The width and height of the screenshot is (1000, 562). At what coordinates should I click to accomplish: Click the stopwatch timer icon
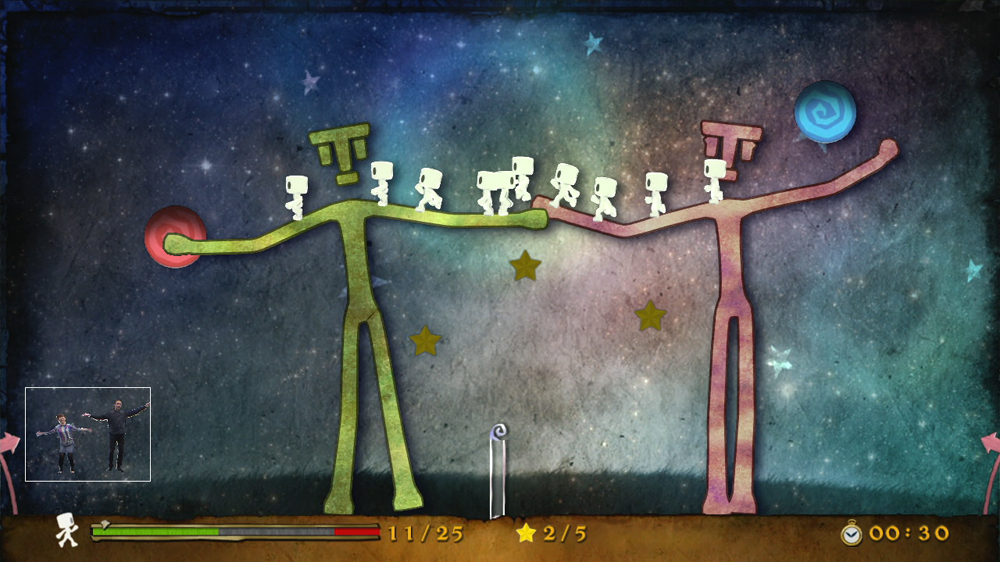click(x=851, y=533)
